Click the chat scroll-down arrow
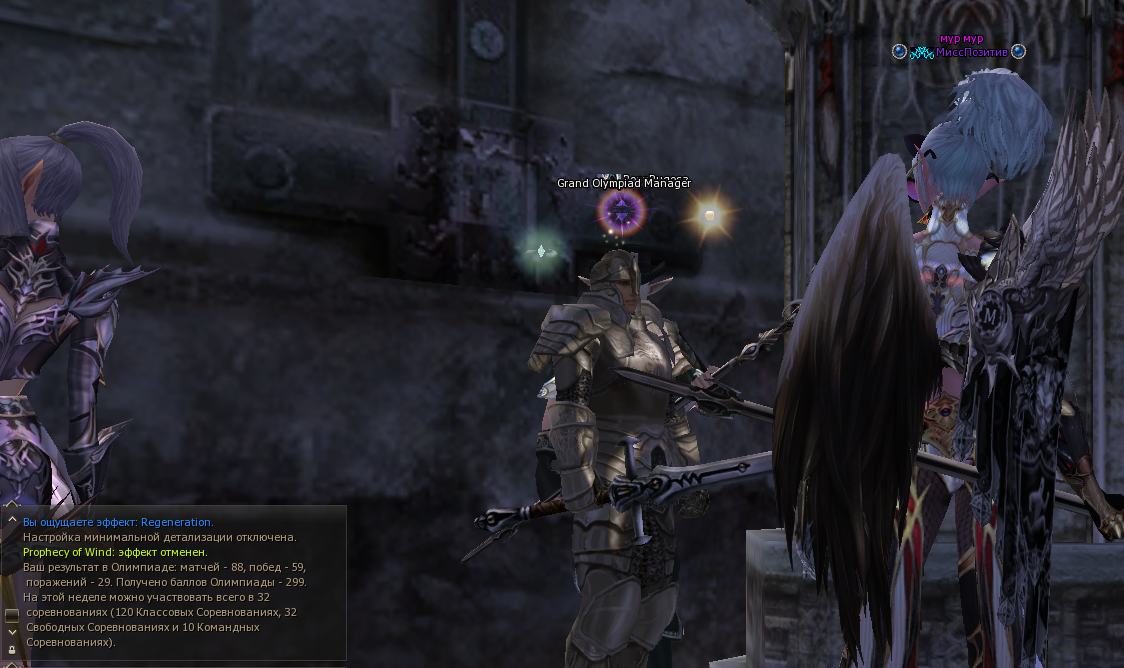Viewport: 1124px width, 668px height. (x=12, y=632)
